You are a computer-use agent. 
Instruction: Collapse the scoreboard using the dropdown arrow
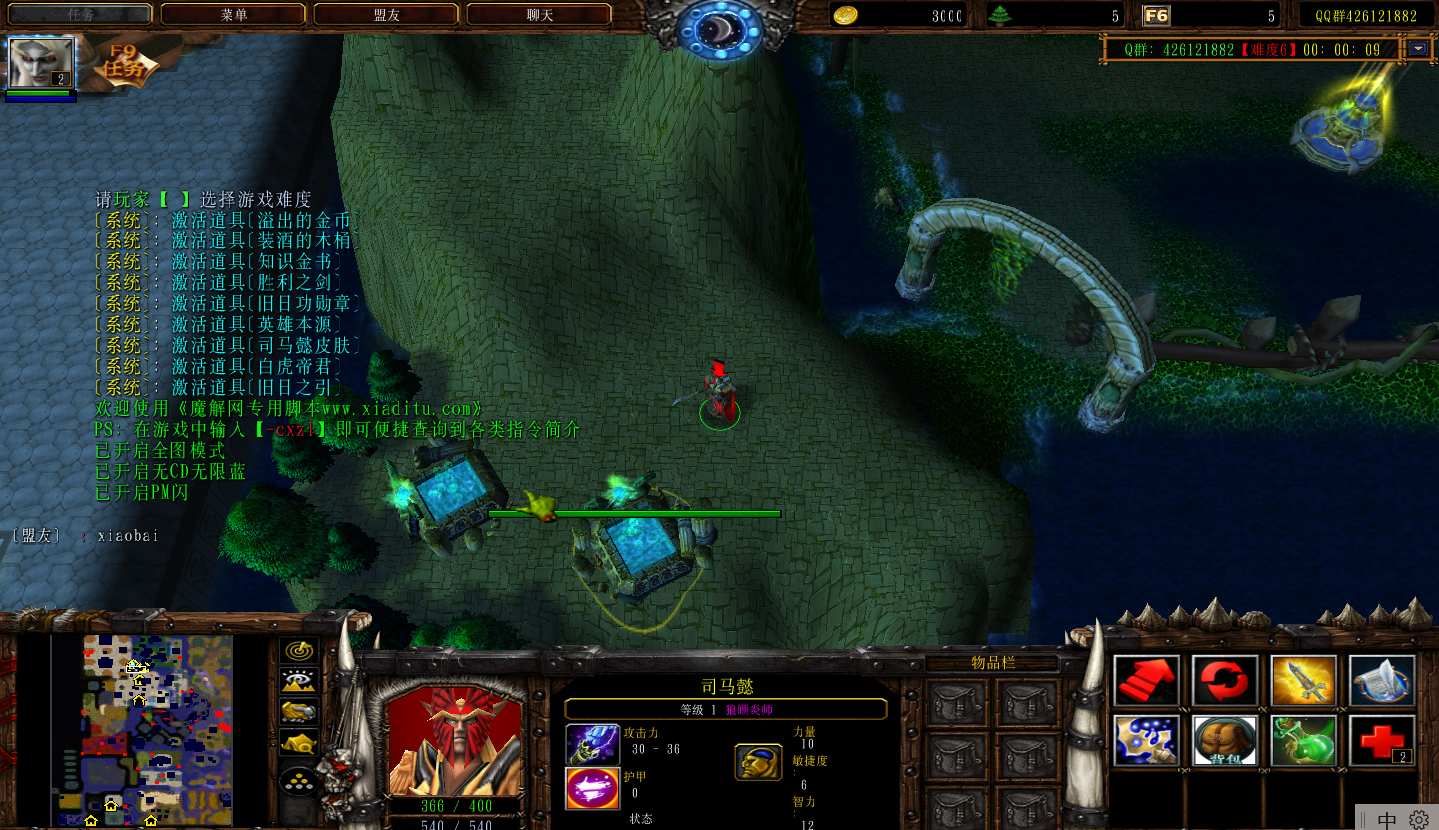tap(1418, 48)
